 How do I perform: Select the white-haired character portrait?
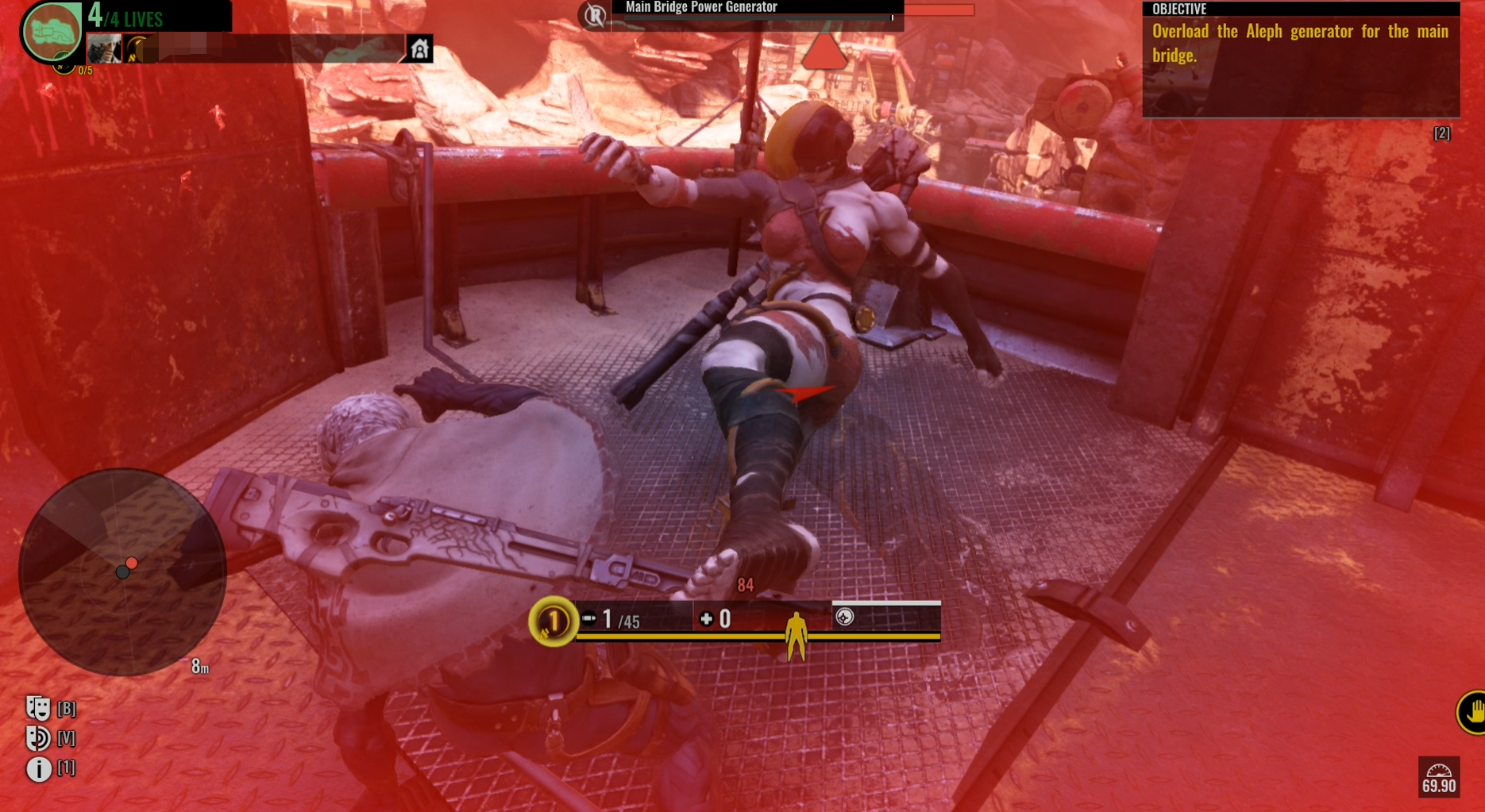104,49
